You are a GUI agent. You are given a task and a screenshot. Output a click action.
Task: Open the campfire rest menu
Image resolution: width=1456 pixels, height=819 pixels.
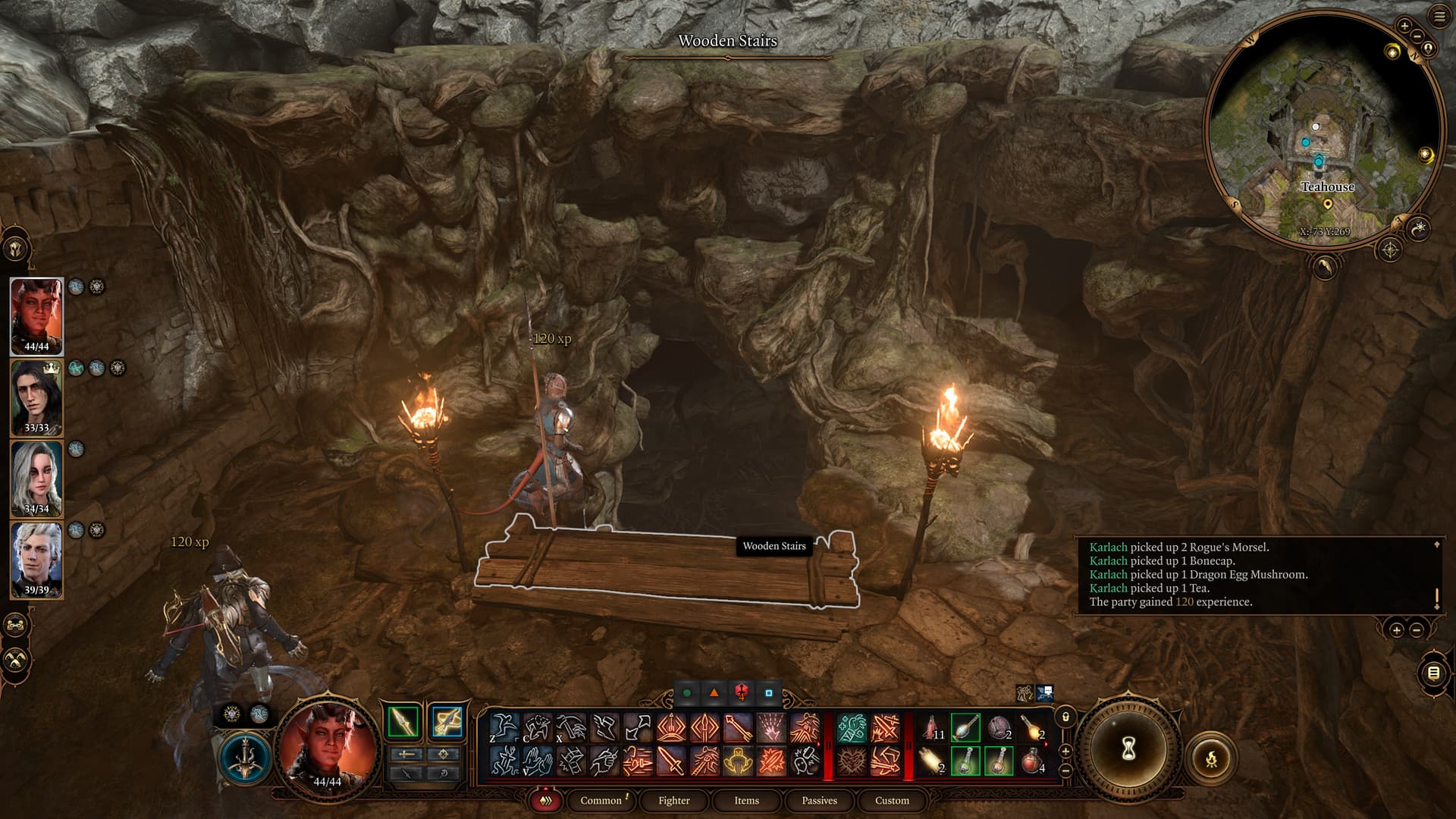click(1211, 758)
